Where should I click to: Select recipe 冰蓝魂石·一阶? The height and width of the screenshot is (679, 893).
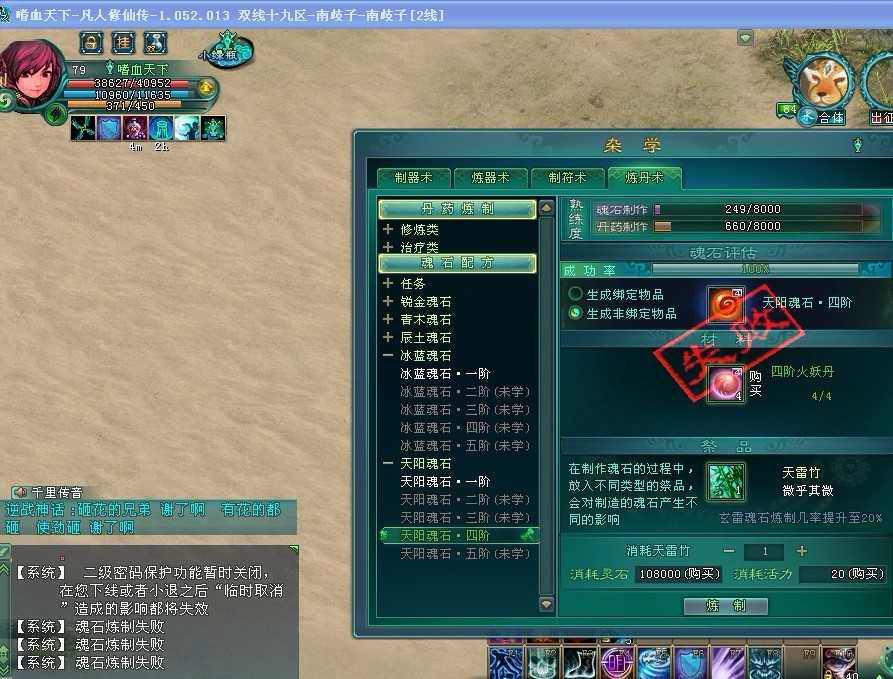point(446,374)
